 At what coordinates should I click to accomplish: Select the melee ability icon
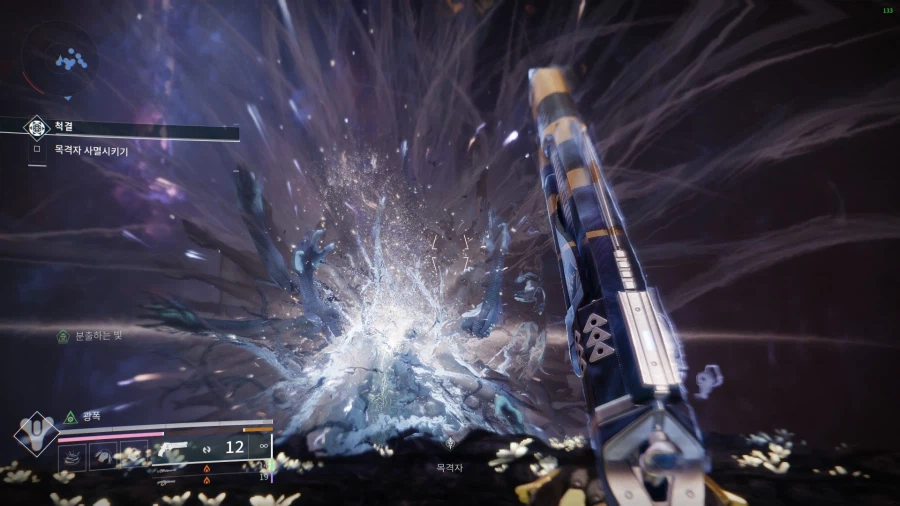(x=104, y=456)
